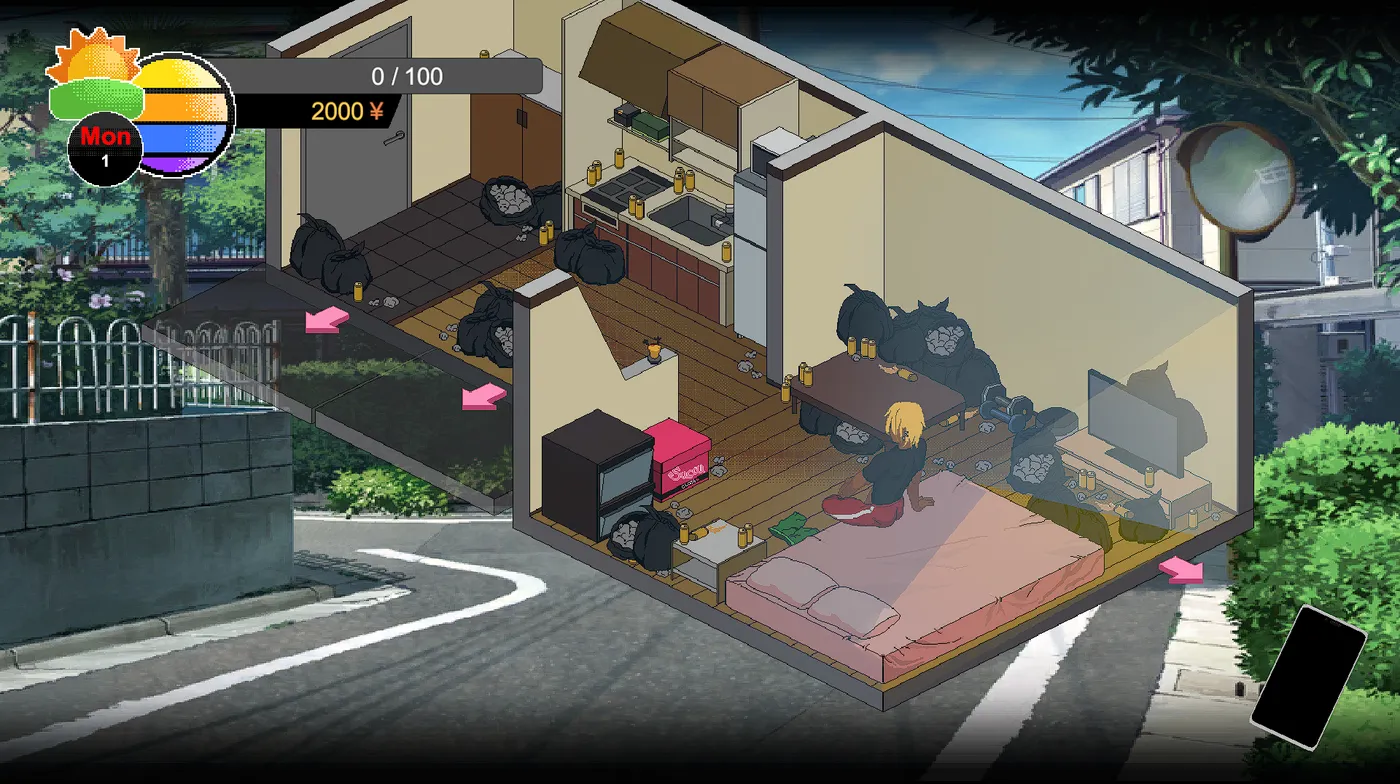This screenshot has width=1400, height=784.
Task: Click the pink arrow pointing right by the bed
Action: pyautogui.click(x=1182, y=570)
